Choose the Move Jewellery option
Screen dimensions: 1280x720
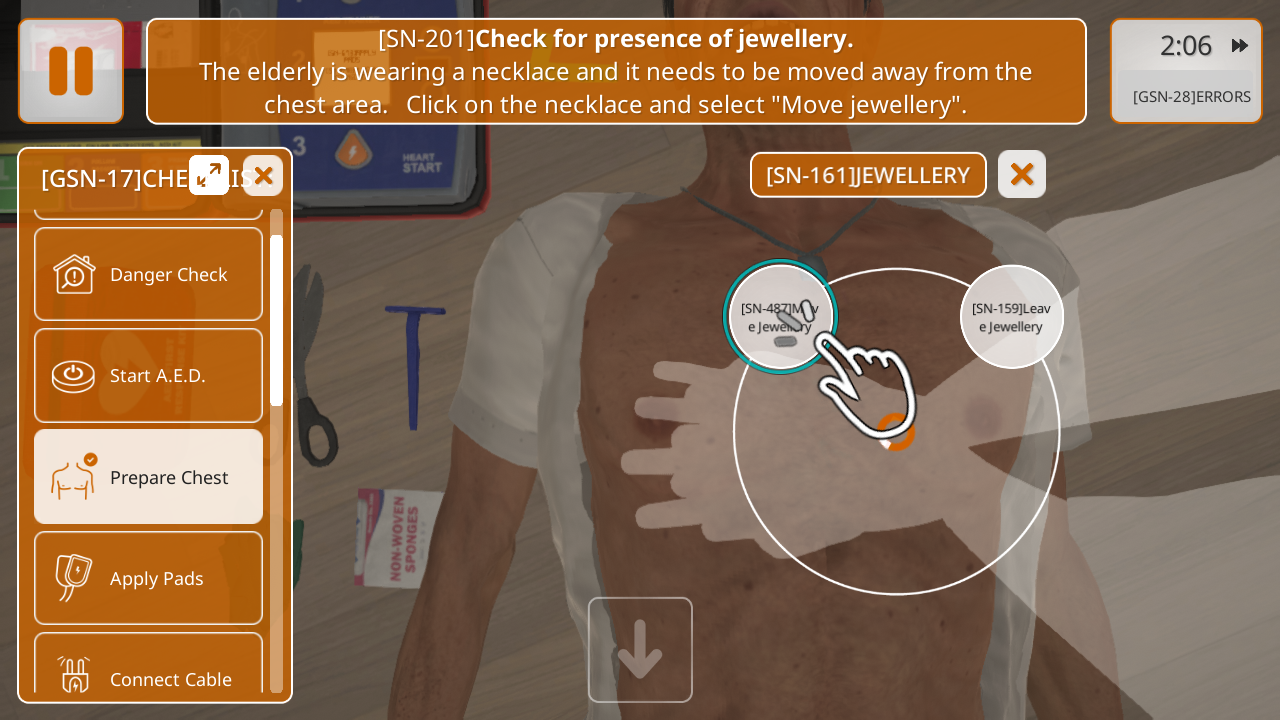pyautogui.click(x=780, y=317)
